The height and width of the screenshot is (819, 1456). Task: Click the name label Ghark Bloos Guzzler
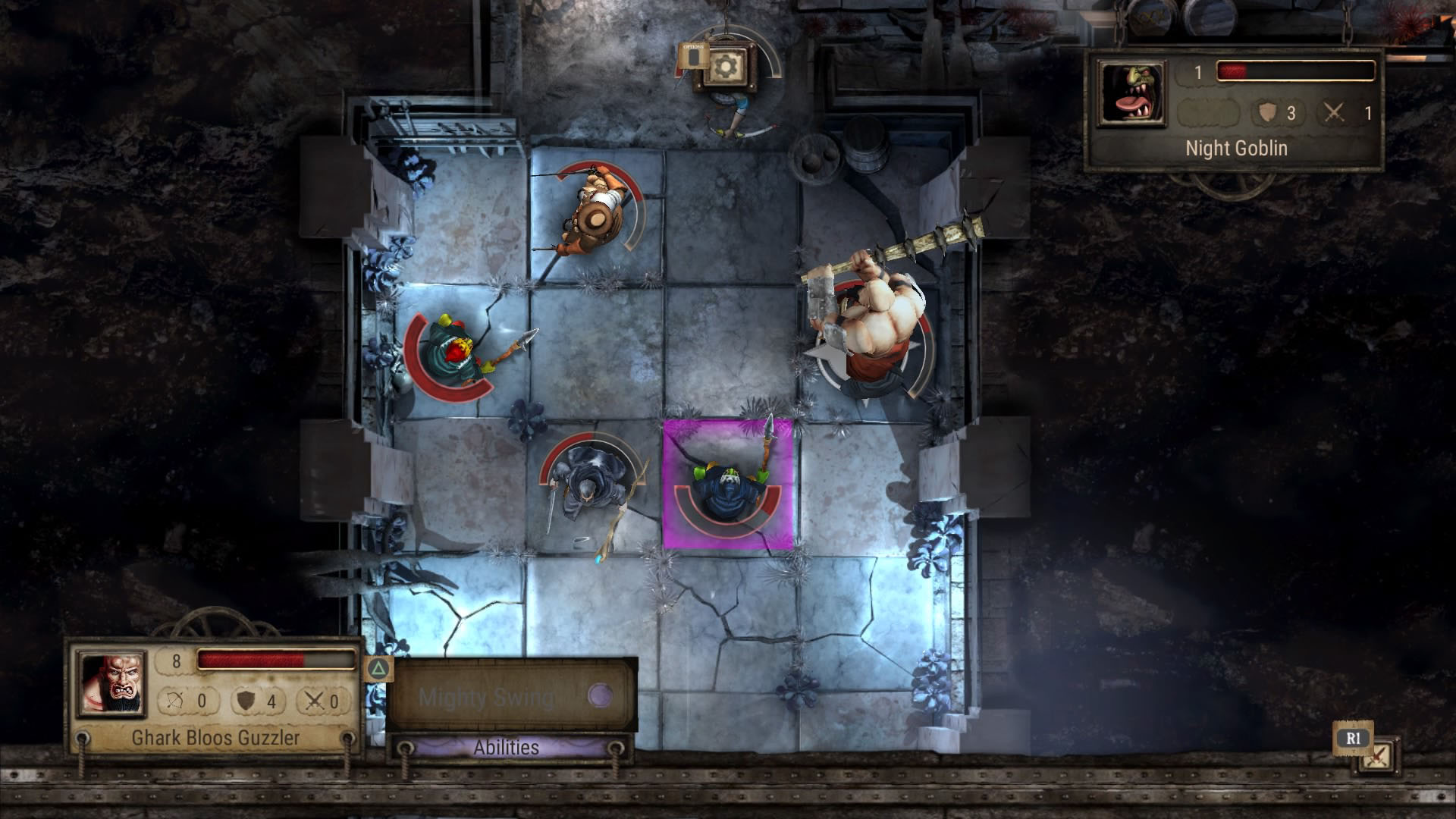(x=217, y=737)
